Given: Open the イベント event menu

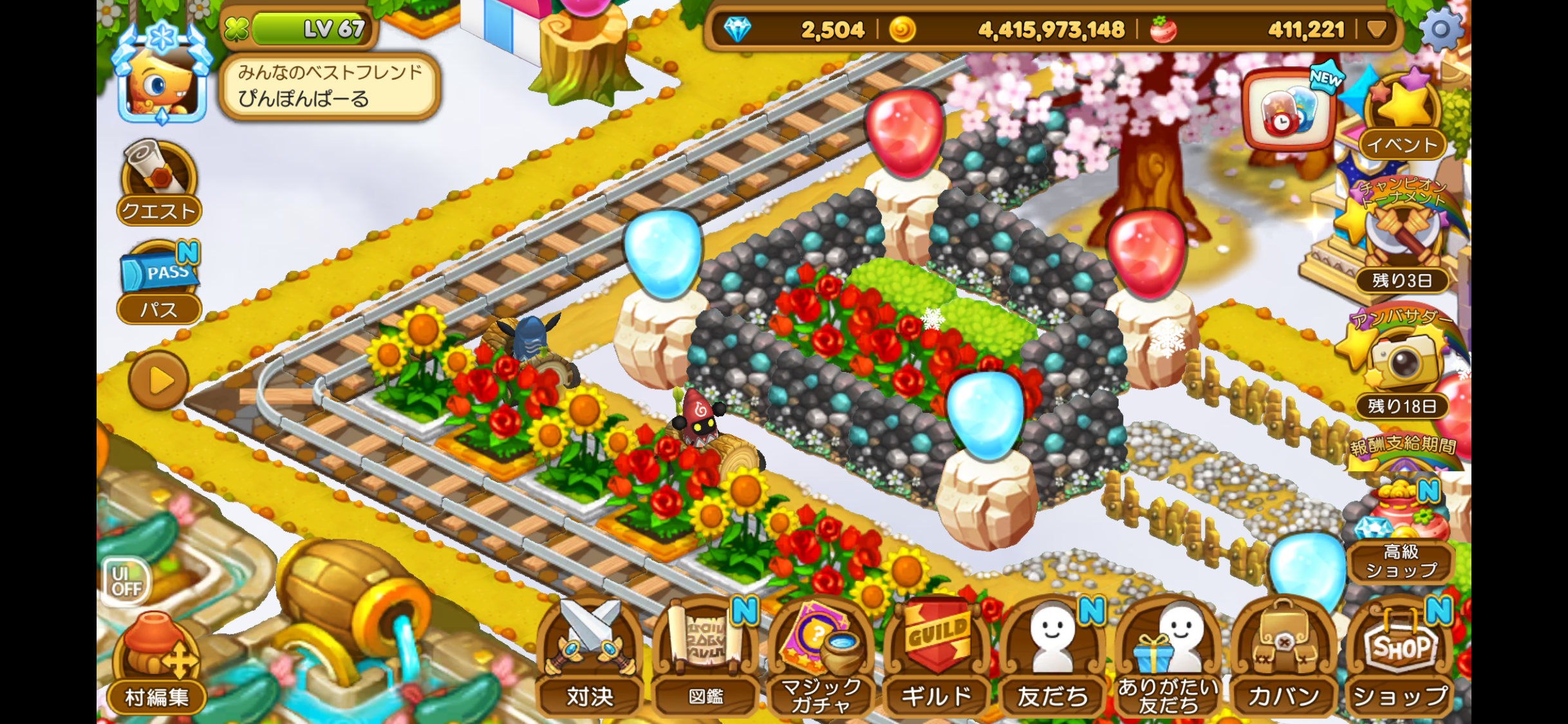Looking at the screenshot, I should [x=1403, y=116].
